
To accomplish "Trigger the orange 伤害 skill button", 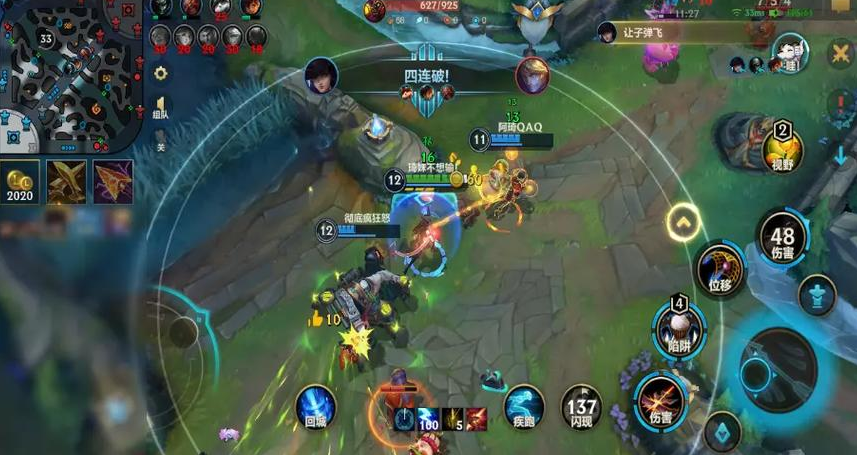I will [659, 397].
